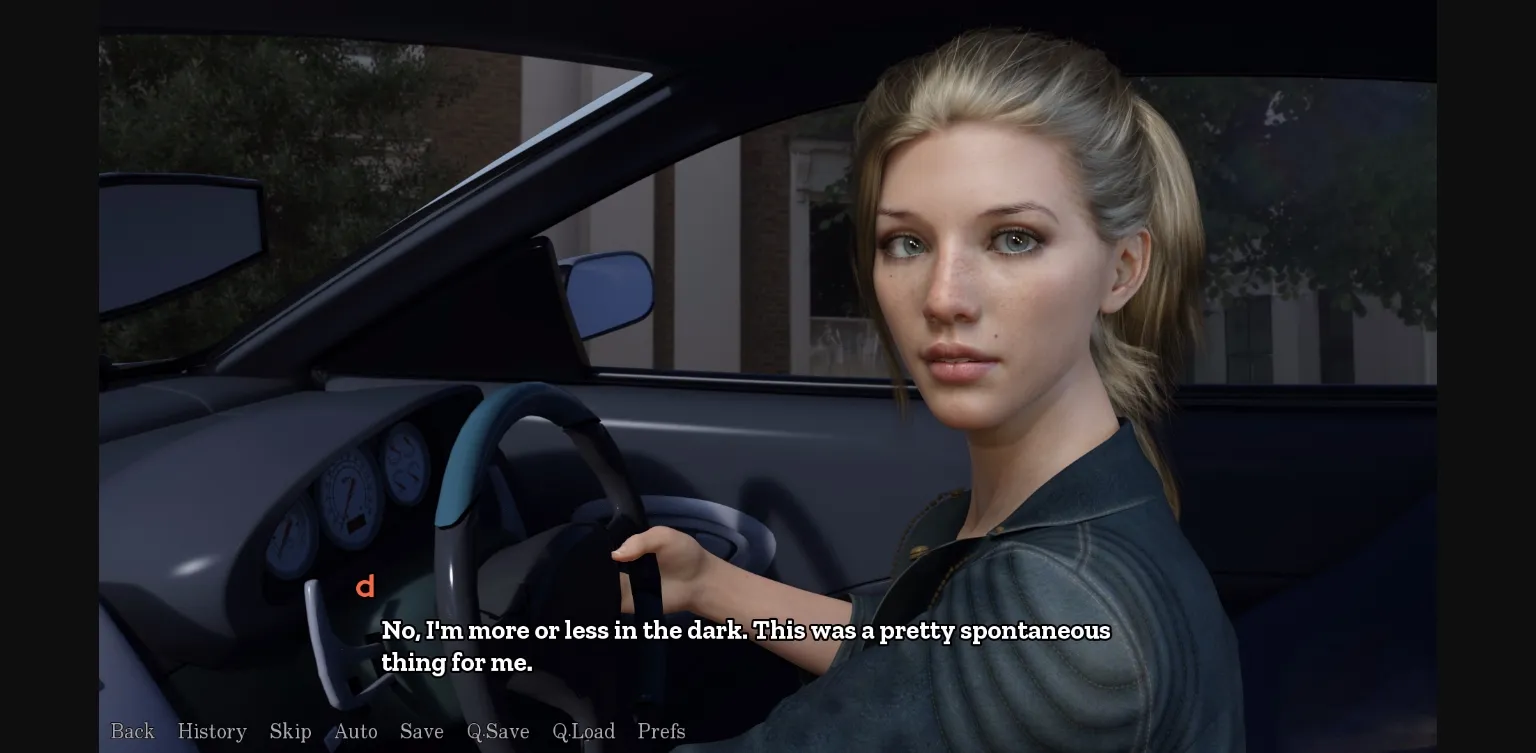Click the dialogue text to advance the story
The height and width of the screenshot is (753, 1536).
[744, 646]
